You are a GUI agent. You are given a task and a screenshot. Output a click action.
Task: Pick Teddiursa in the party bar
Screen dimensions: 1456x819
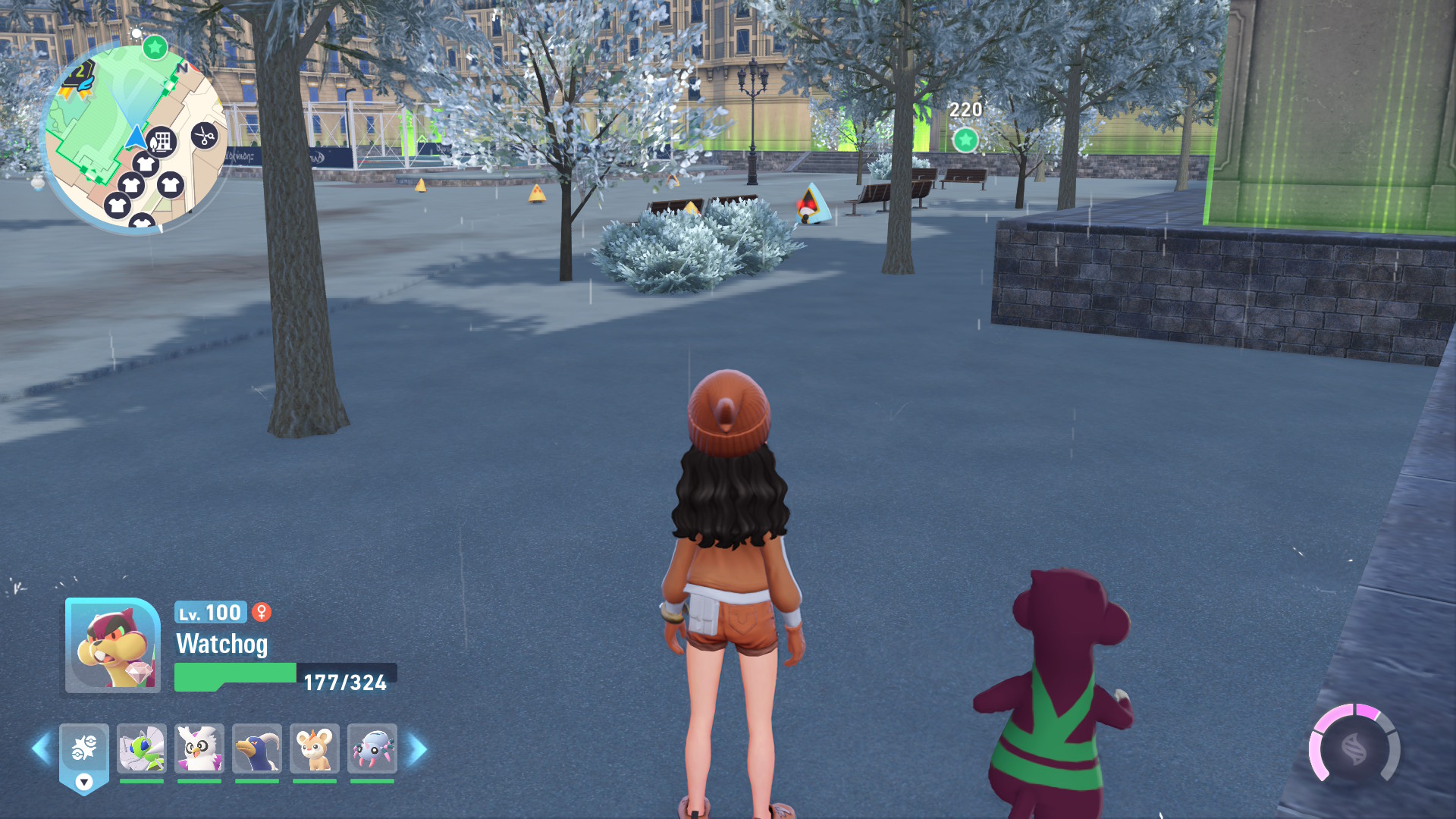[315, 749]
